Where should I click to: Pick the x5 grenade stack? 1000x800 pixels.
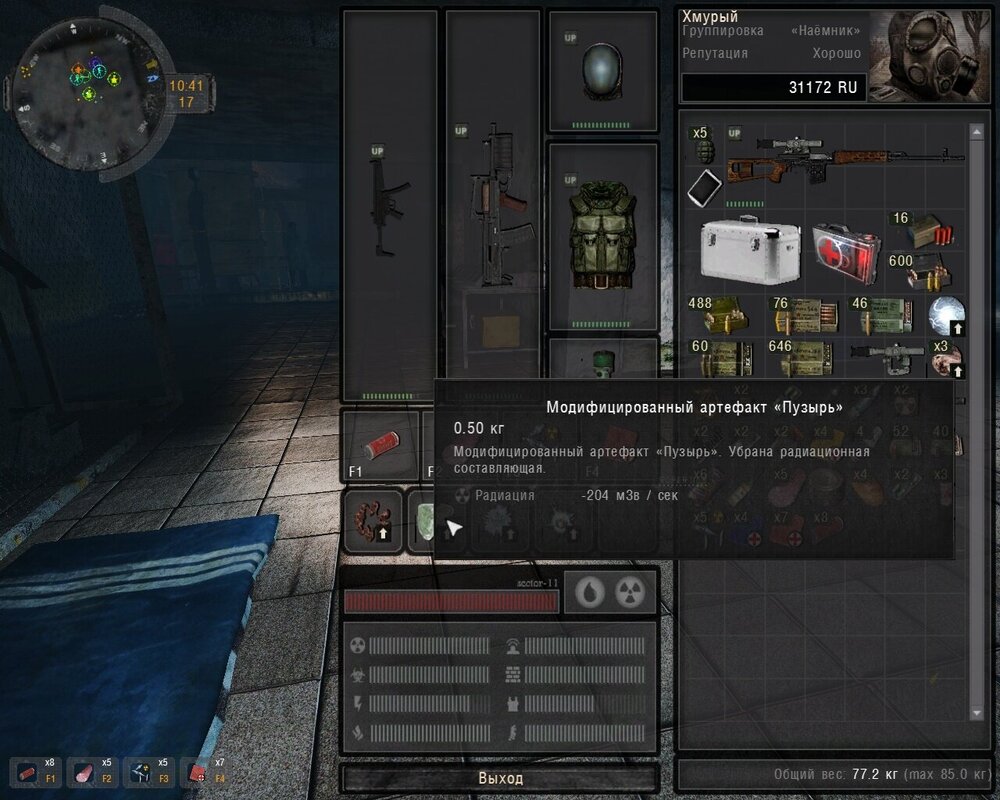(705, 147)
